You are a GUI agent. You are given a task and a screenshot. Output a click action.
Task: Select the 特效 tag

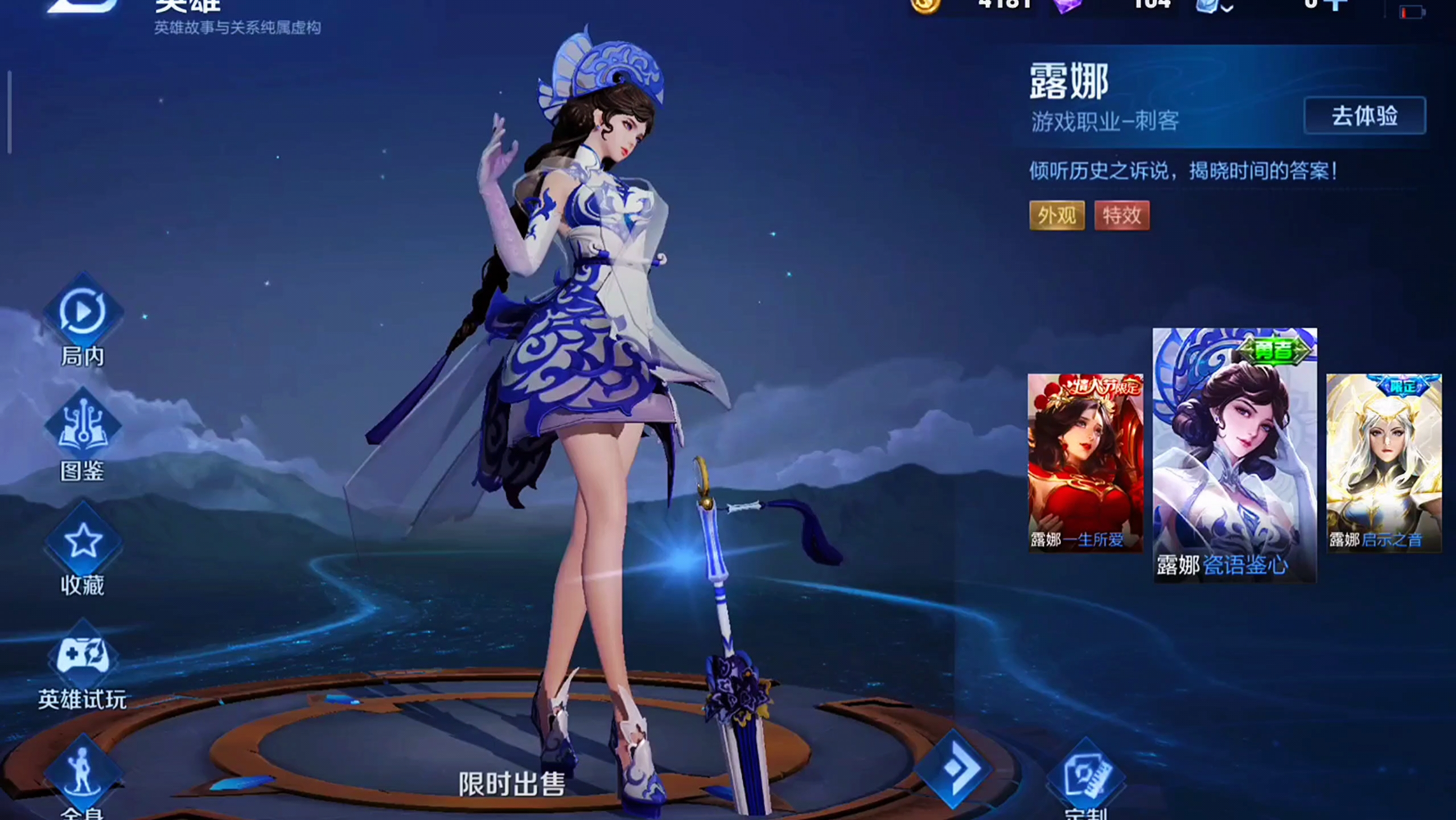[1121, 215]
